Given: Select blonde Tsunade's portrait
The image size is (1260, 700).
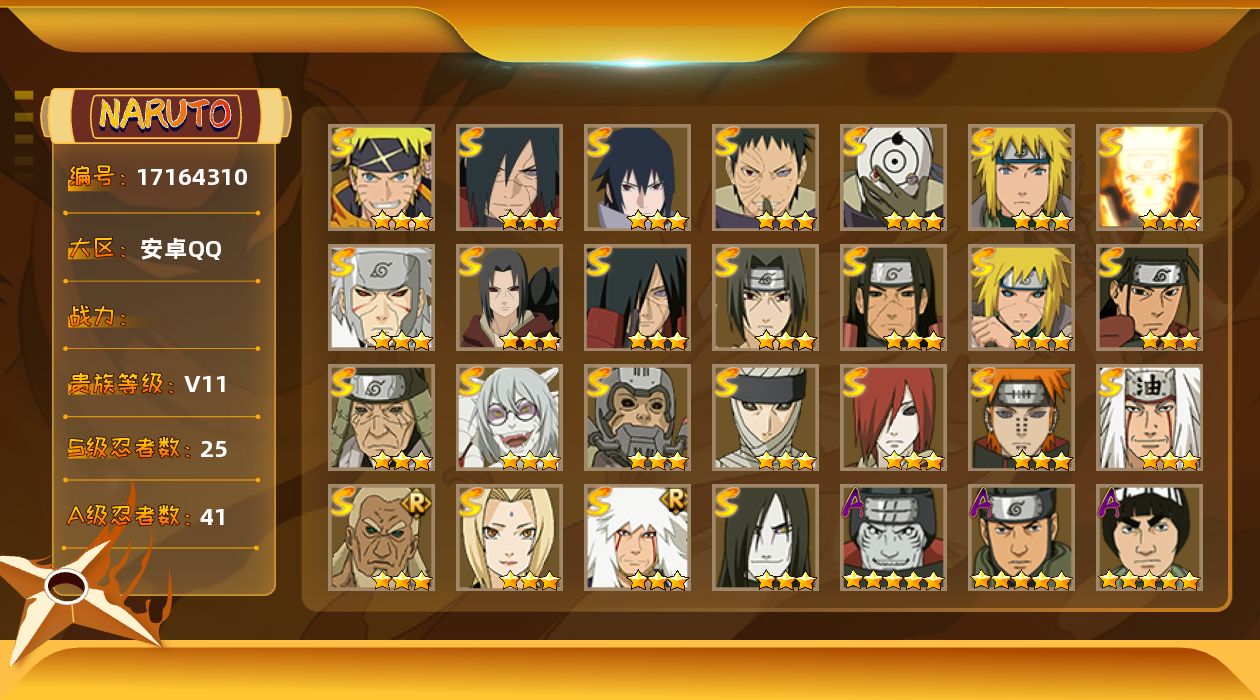Looking at the screenshot, I should pos(509,537).
